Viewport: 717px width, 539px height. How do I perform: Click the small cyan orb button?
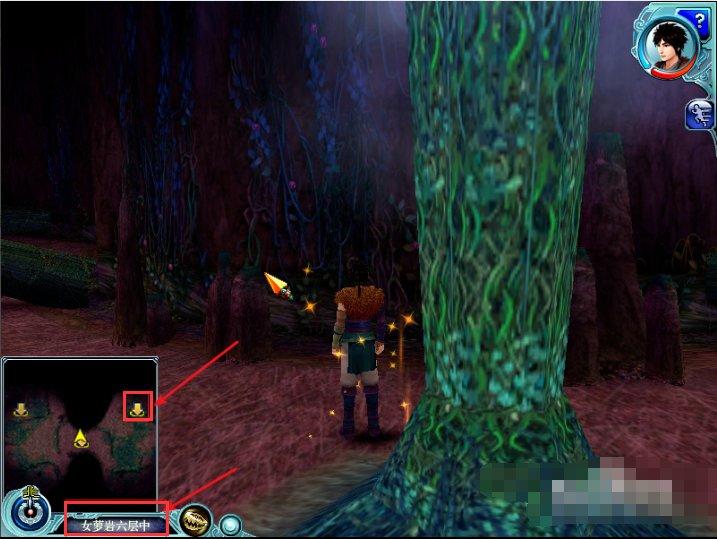(x=231, y=523)
